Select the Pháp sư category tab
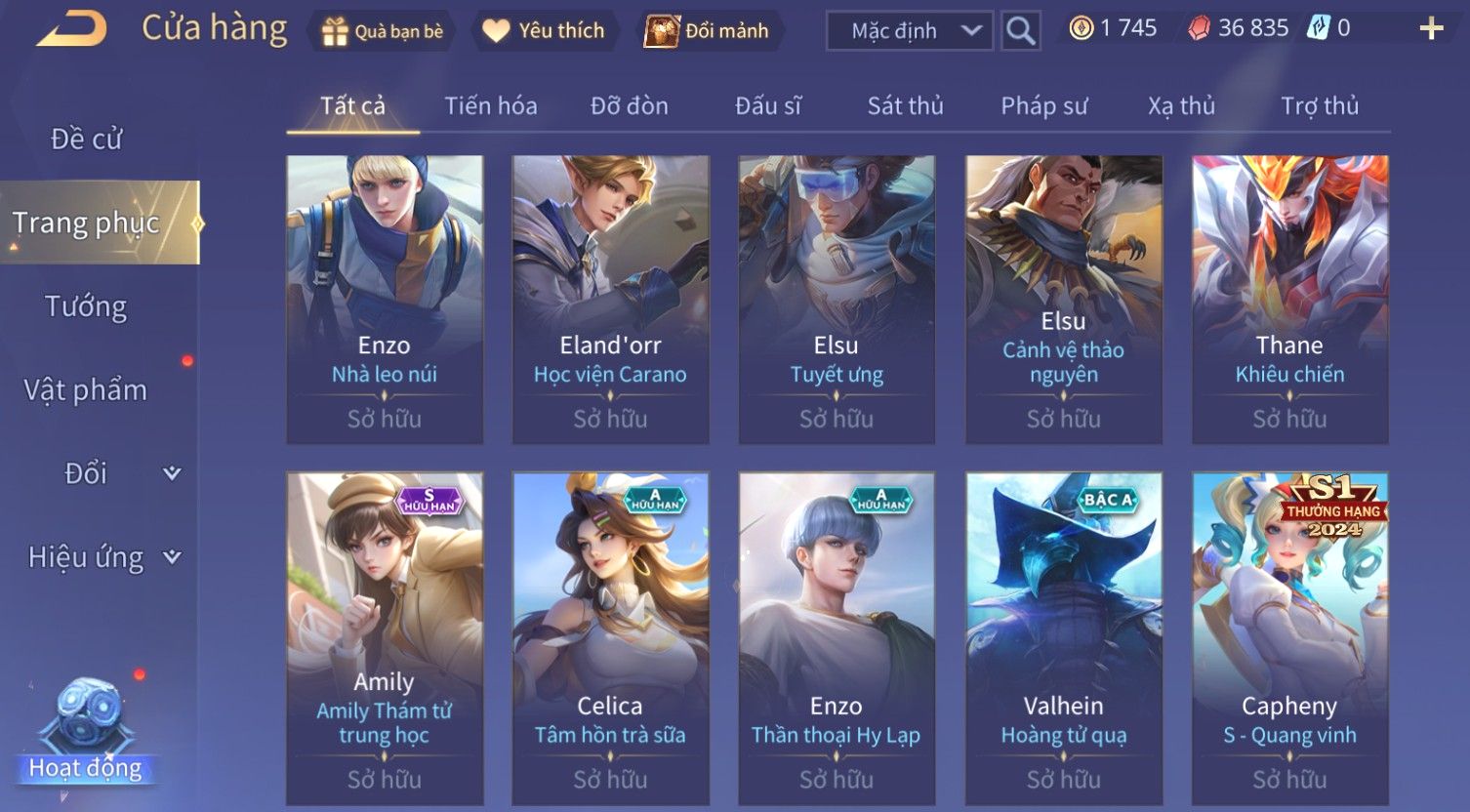The height and width of the screenshot is (812, 1470). (x=1043, y=105)
